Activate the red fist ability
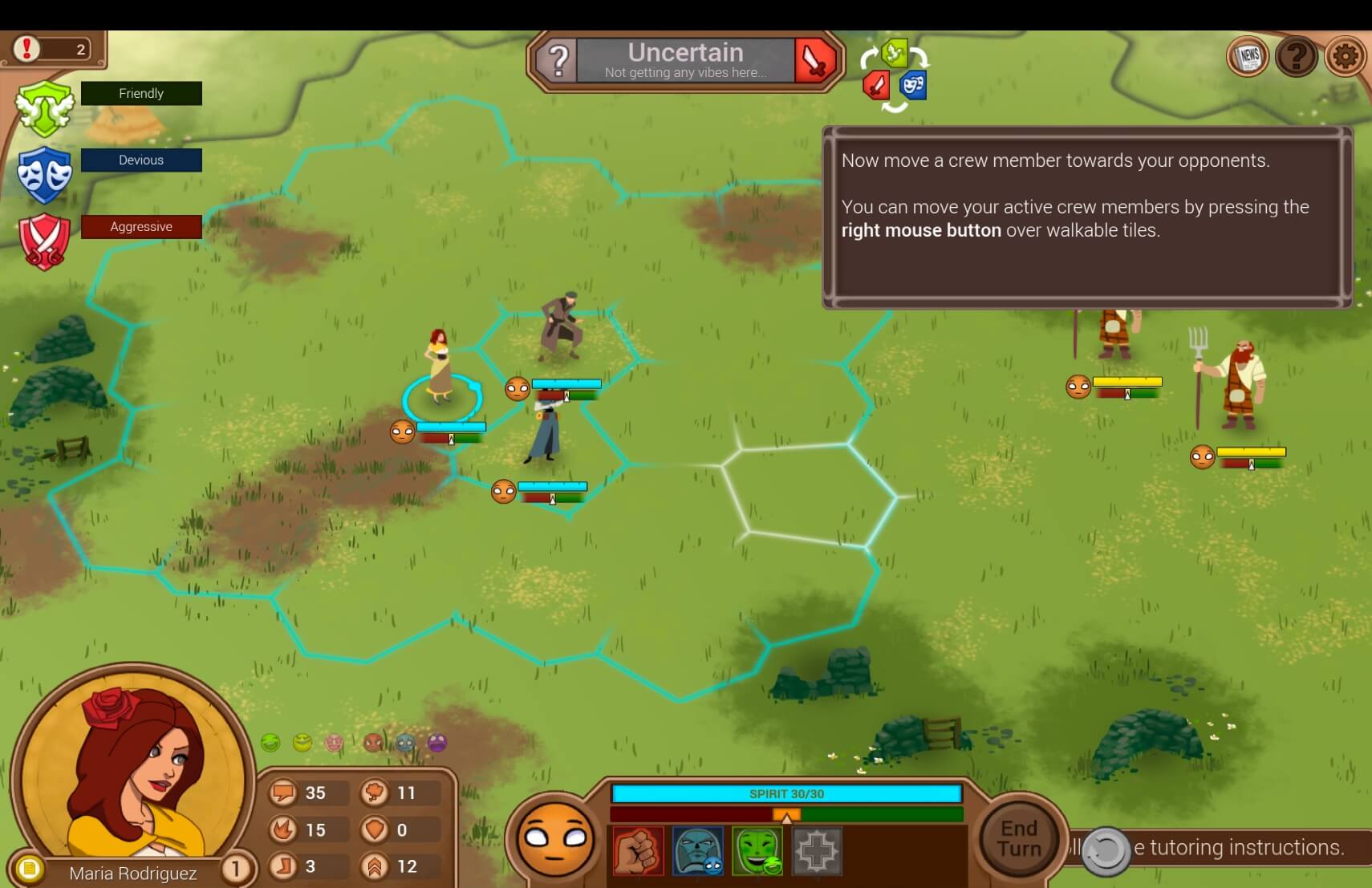The height and width of the screenshot is (888, 1372). (x=639, y=851)
